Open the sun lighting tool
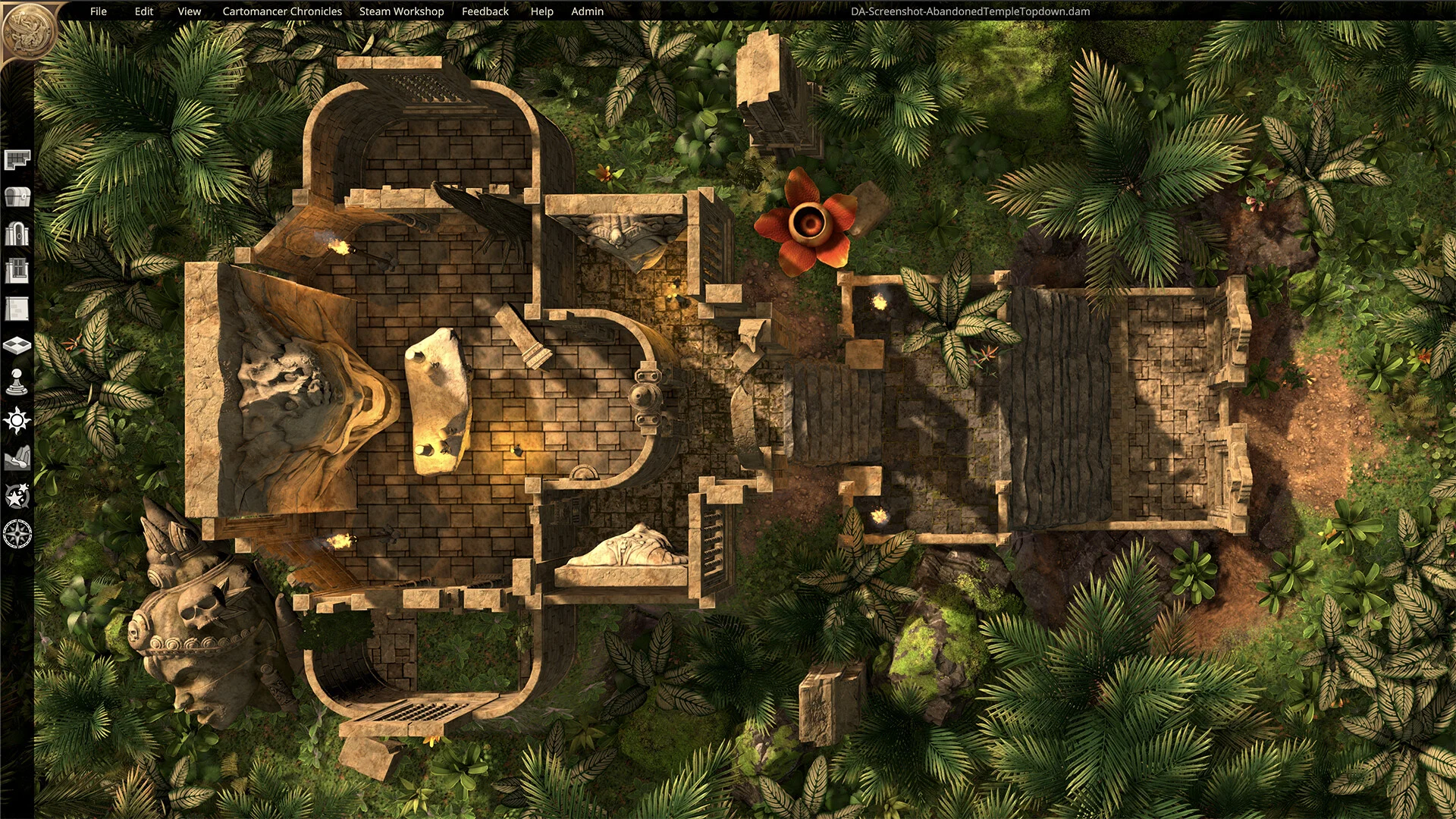Screen dimensions: 1456x819 [x=17, y=420]
